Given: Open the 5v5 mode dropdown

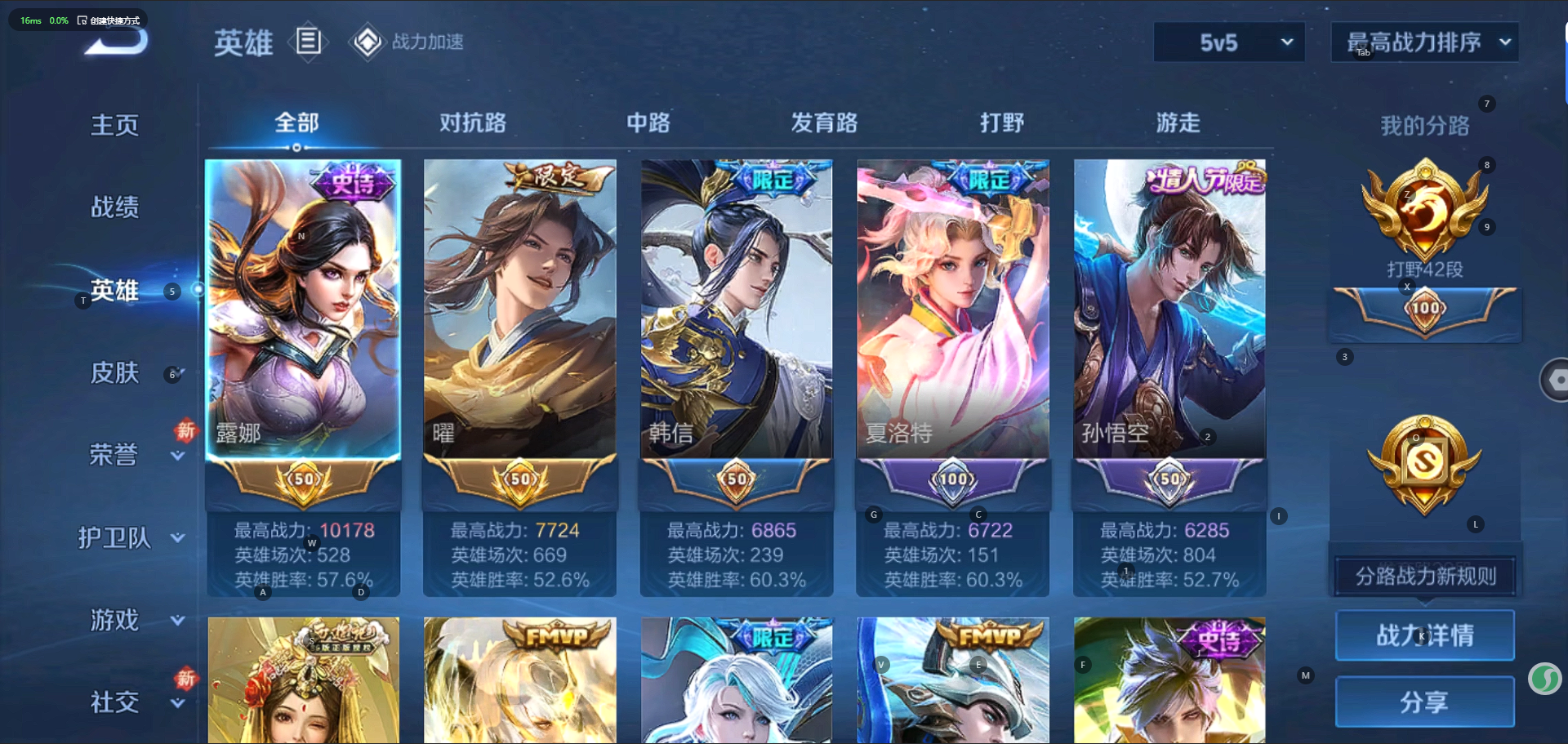Looking at the screenshot, I should point(1228,42).
